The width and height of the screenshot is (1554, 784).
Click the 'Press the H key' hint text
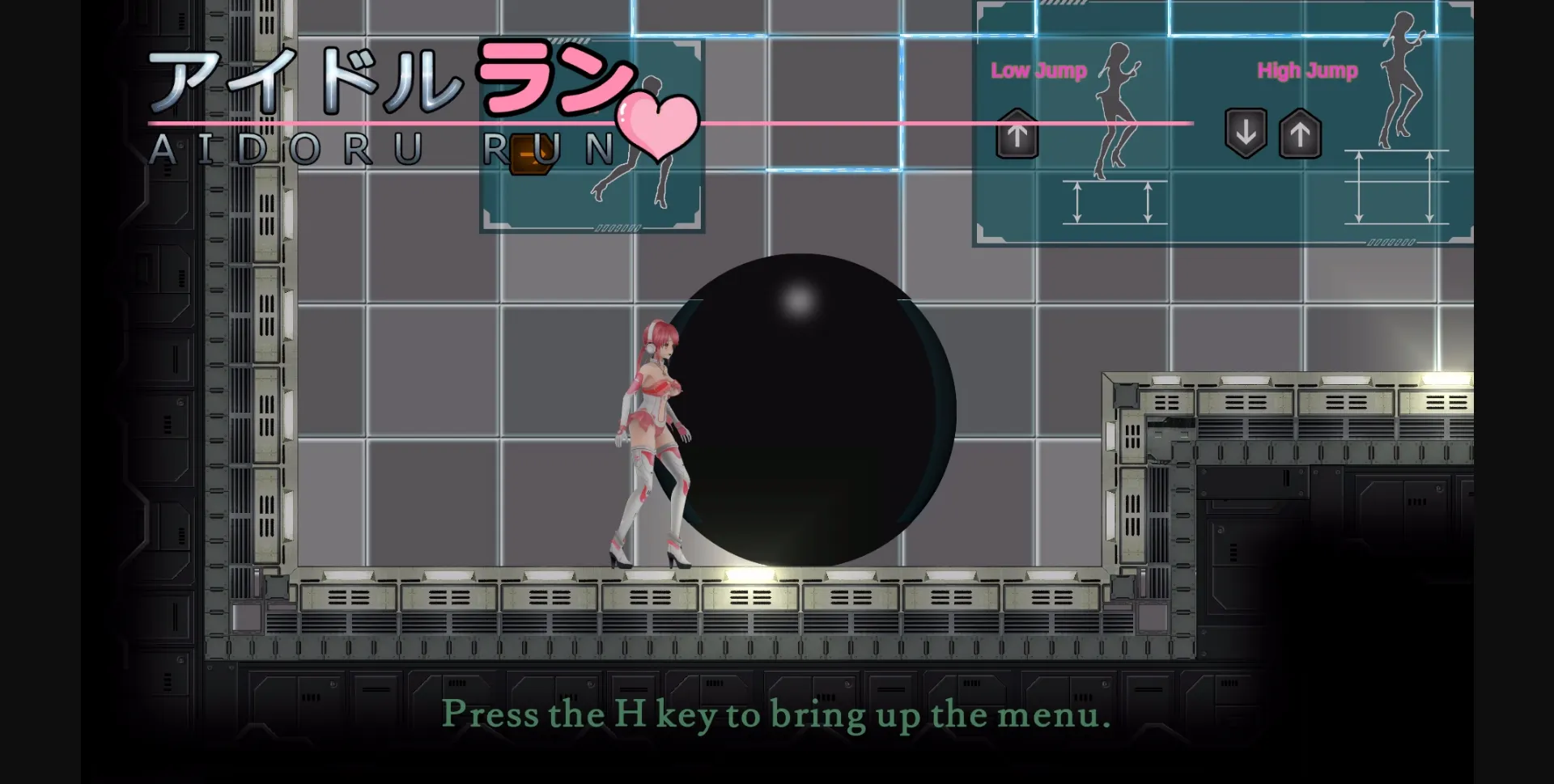(x=775, y=715)
